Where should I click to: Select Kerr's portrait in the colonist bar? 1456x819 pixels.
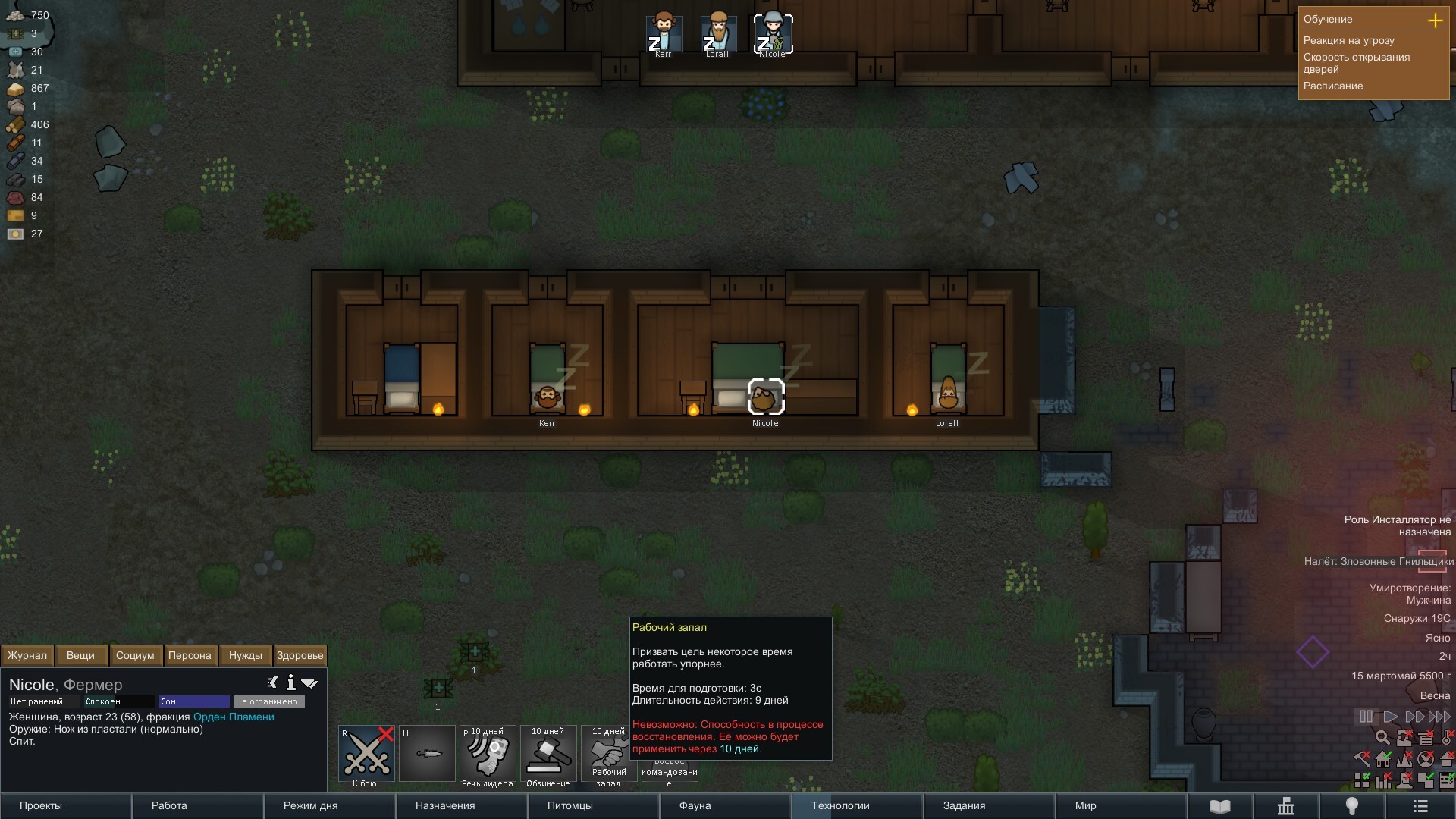click(663, 34)
